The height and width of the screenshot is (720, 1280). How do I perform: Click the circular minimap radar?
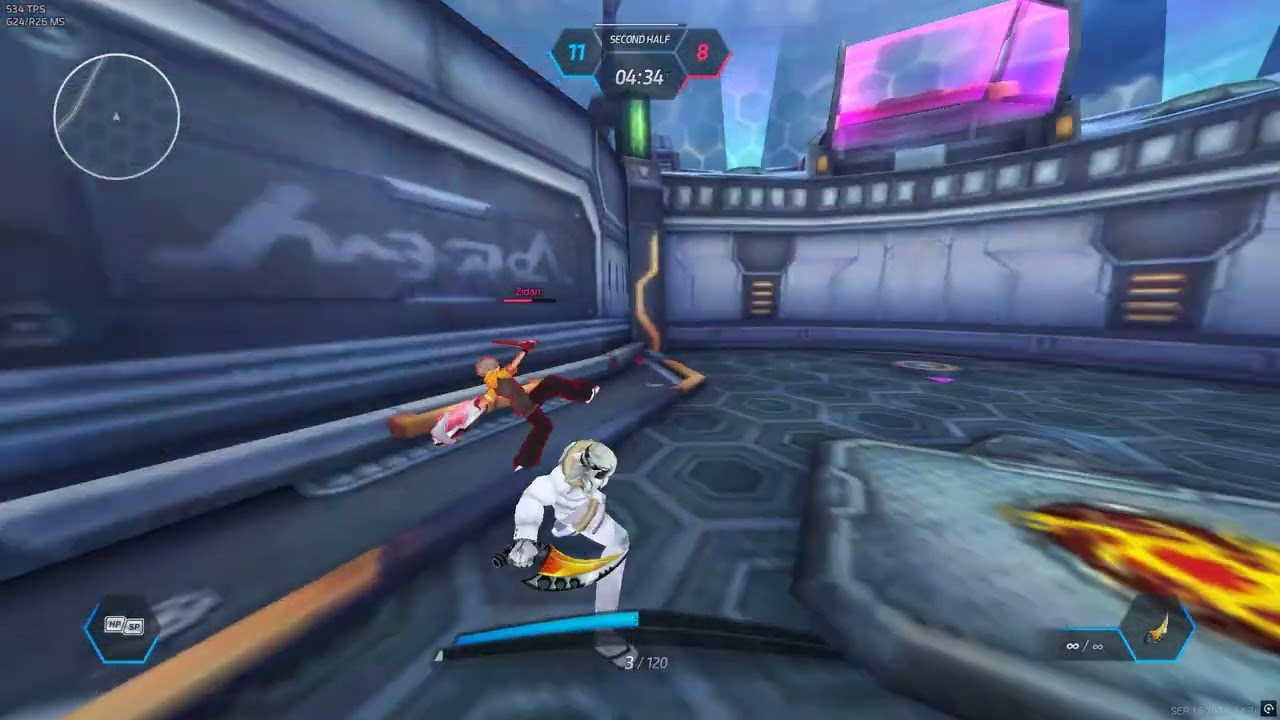tap(116, 117)
